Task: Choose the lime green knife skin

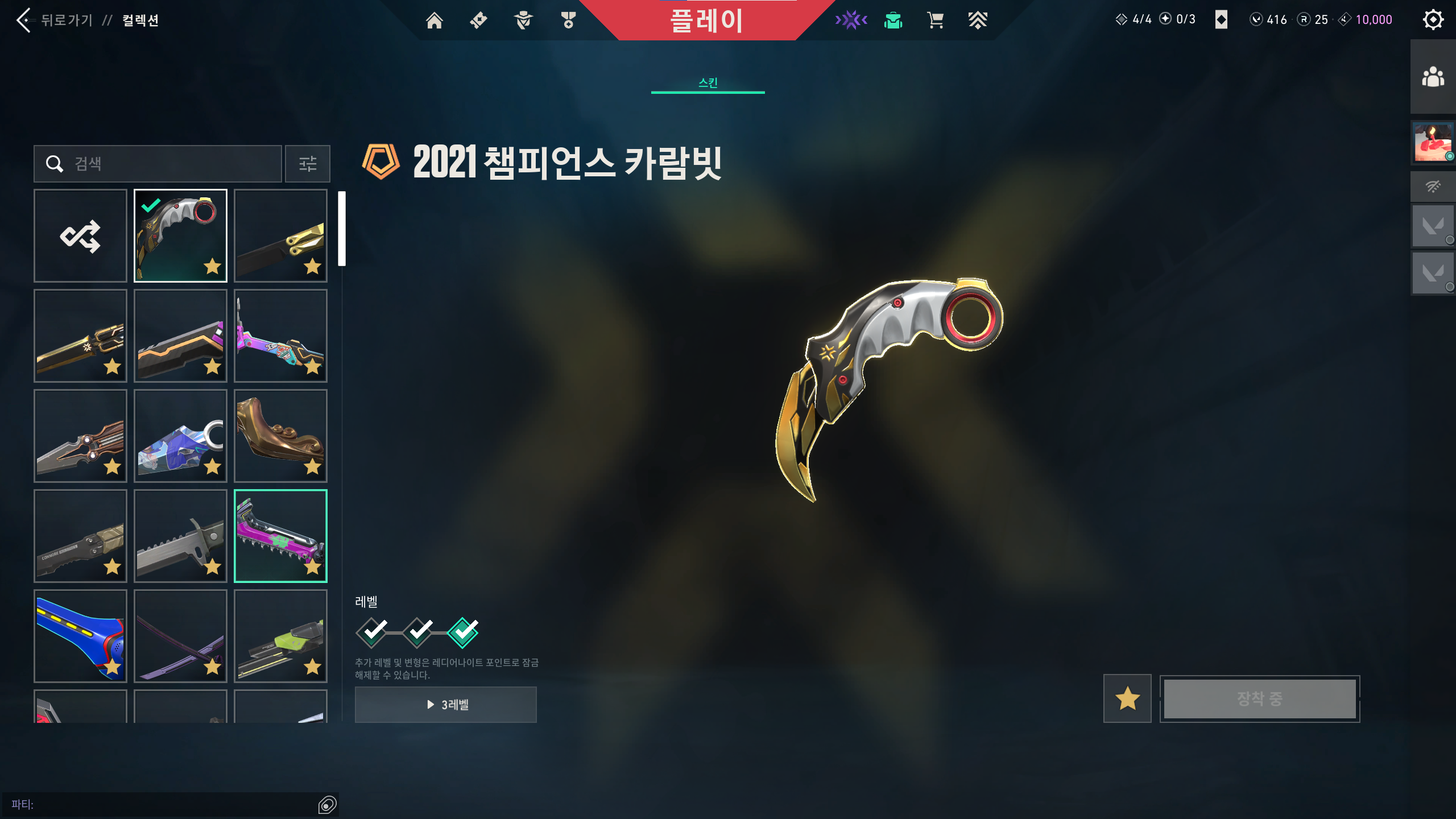Action: coord(280,636)
